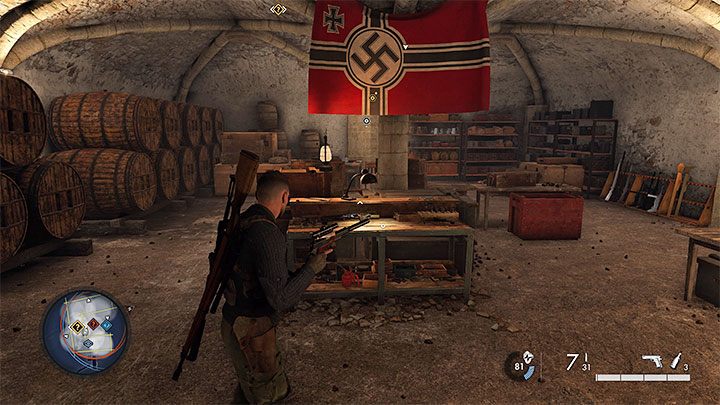This screenshot has width=720, height=405.
Task: Select the red question mark minimap marker
Action: [92, 324]
